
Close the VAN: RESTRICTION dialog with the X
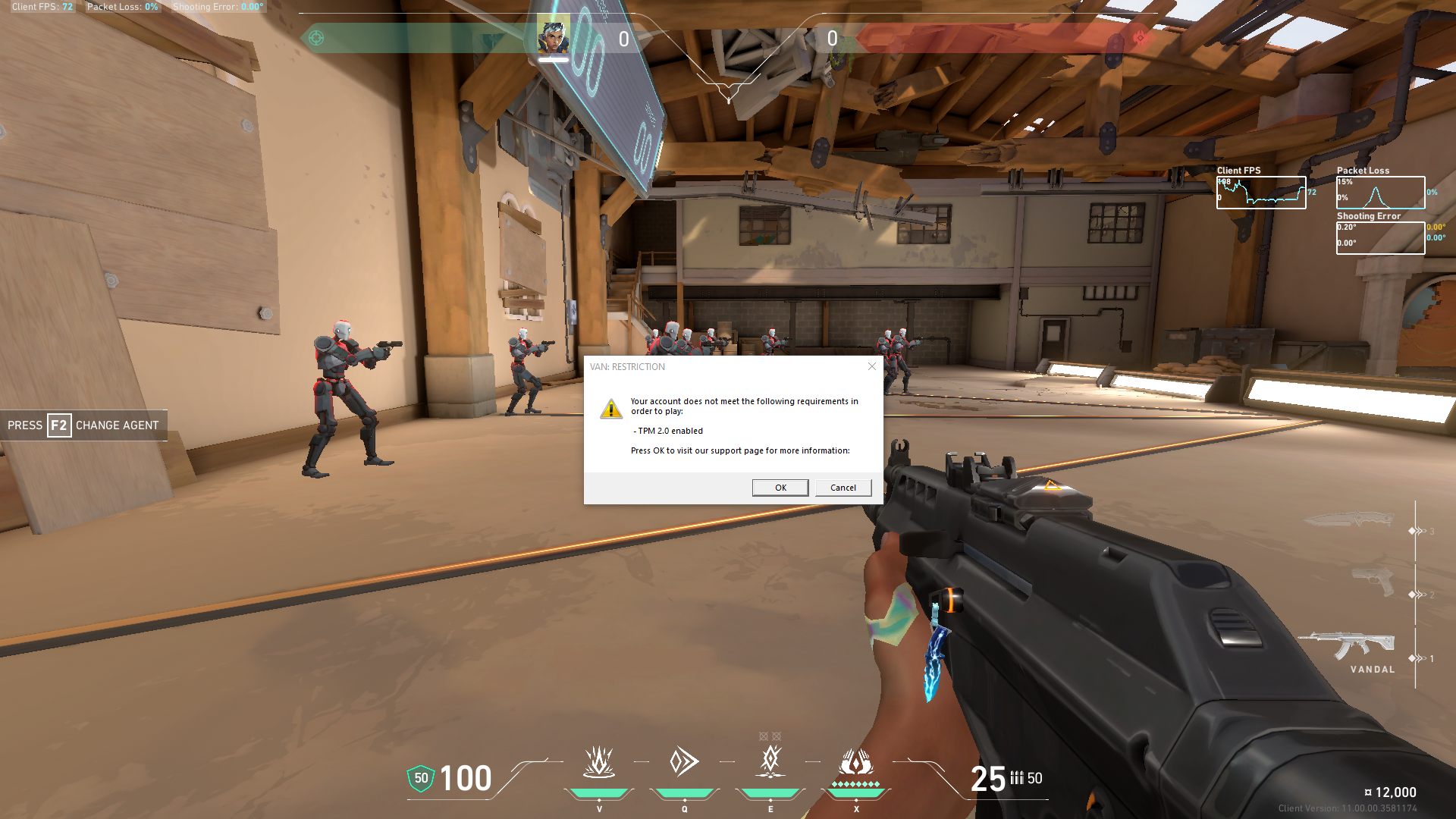871,366
